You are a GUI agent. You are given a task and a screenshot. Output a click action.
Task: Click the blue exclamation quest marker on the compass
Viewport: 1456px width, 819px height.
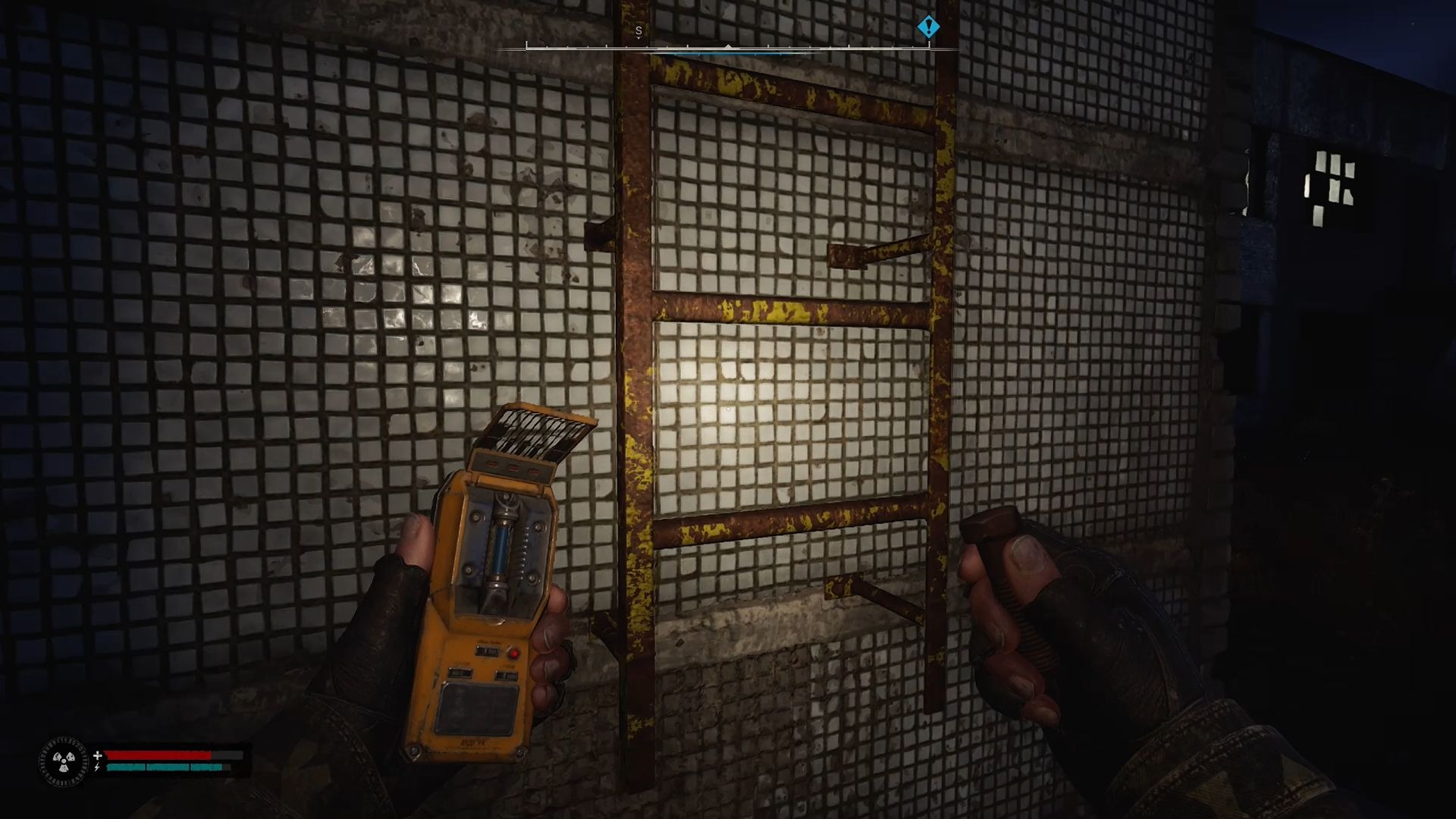coord(929,27)
